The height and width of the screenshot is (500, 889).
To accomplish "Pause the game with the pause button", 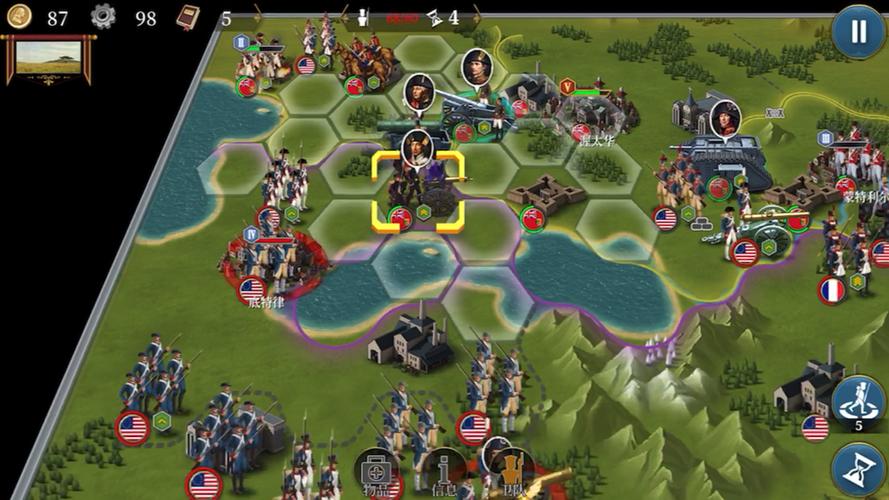I will 858,31.
